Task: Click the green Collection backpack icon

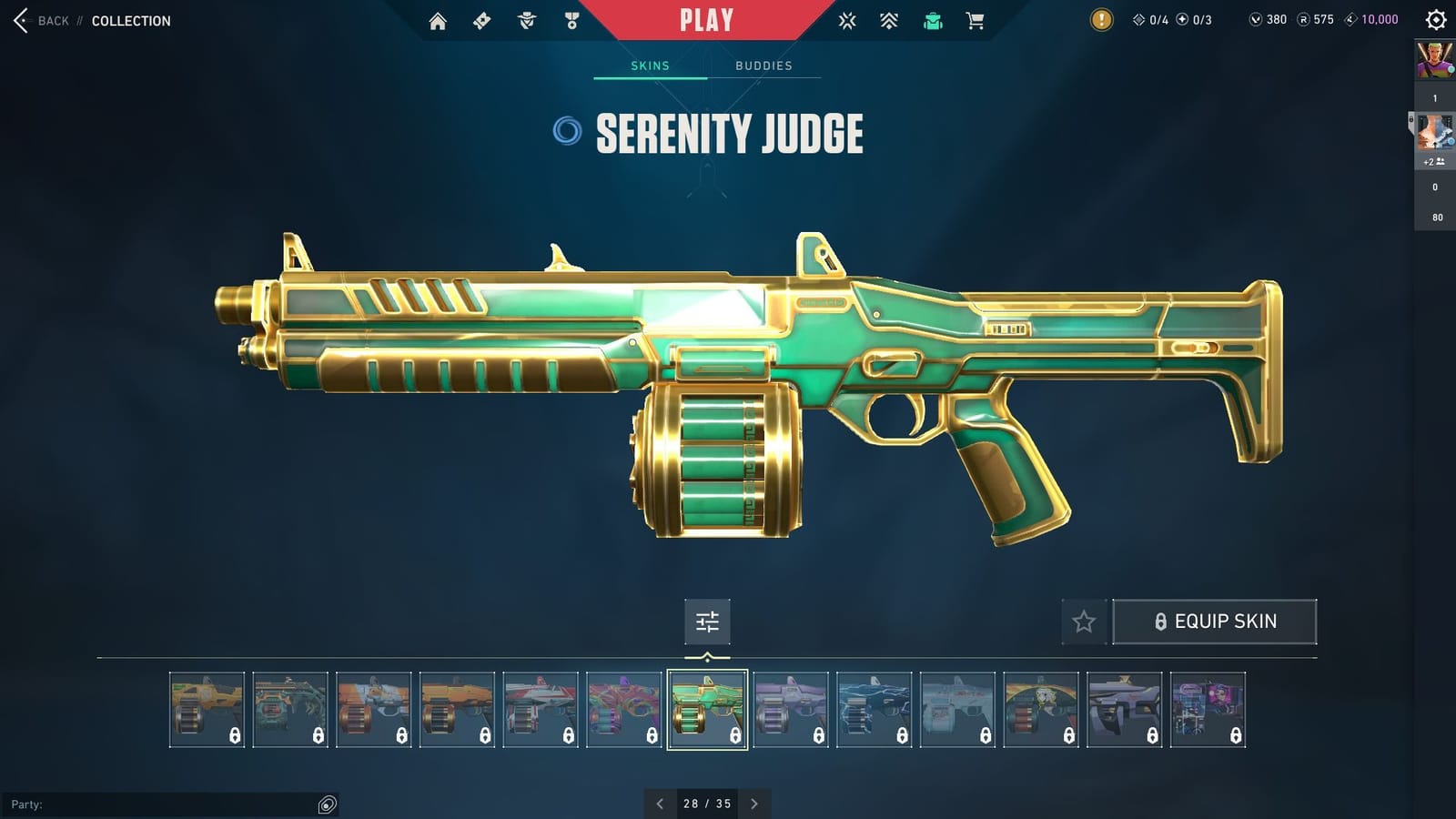Action: 933,20
